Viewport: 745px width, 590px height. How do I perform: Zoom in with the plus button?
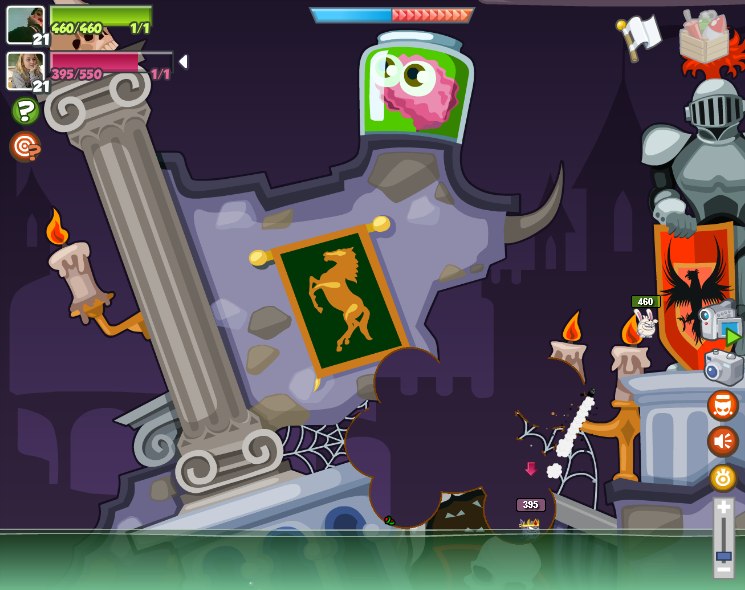[x=723, y=509]
